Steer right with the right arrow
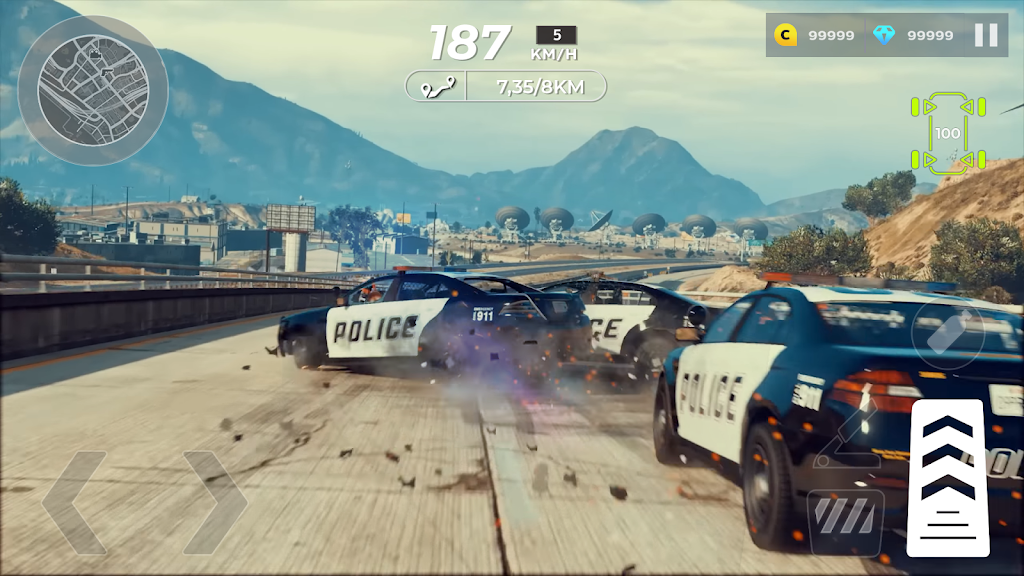 (214, 502)
